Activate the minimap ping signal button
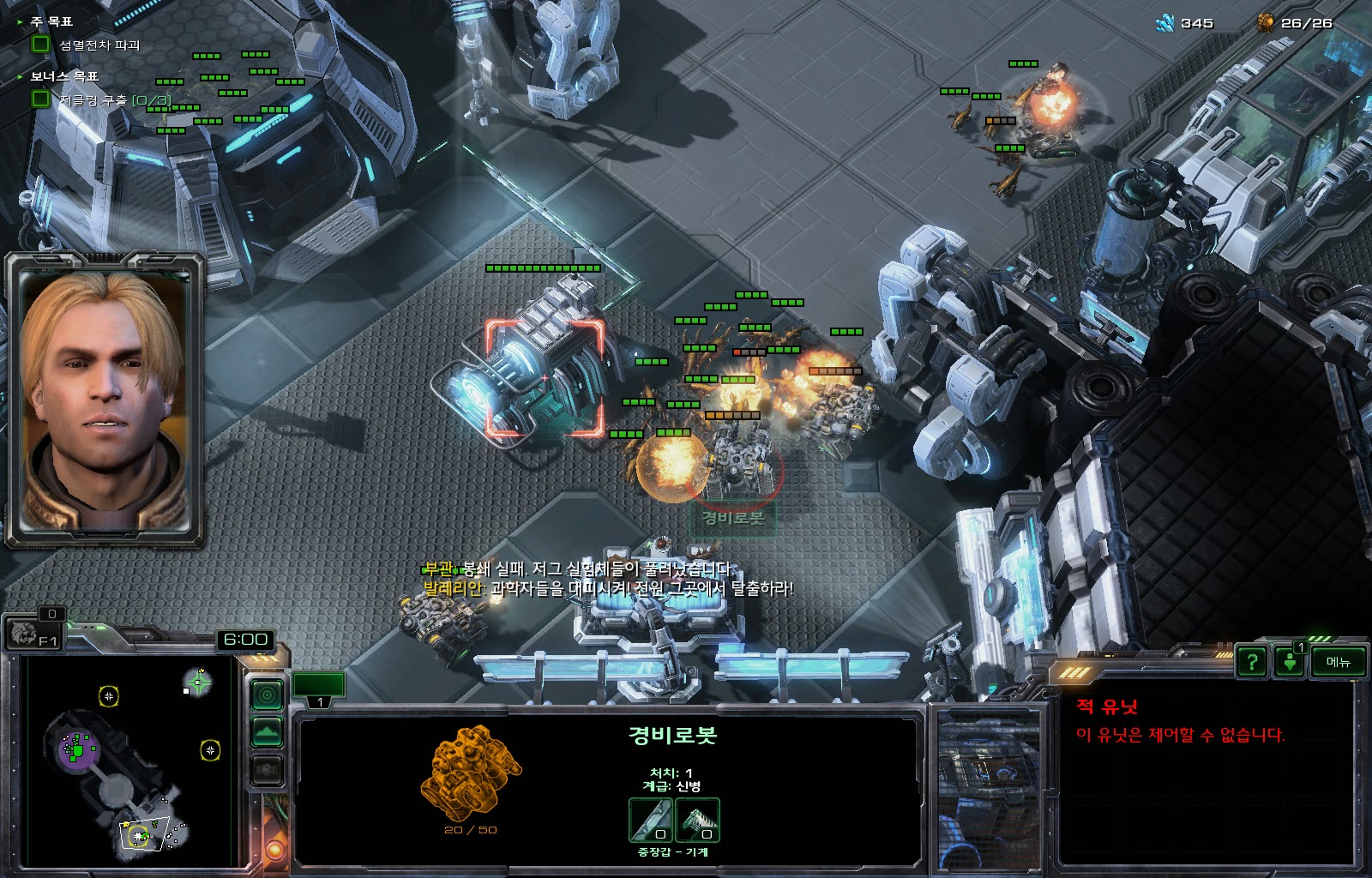Image resolution: width=1372 pixels, height=878 pixels. 268,694
